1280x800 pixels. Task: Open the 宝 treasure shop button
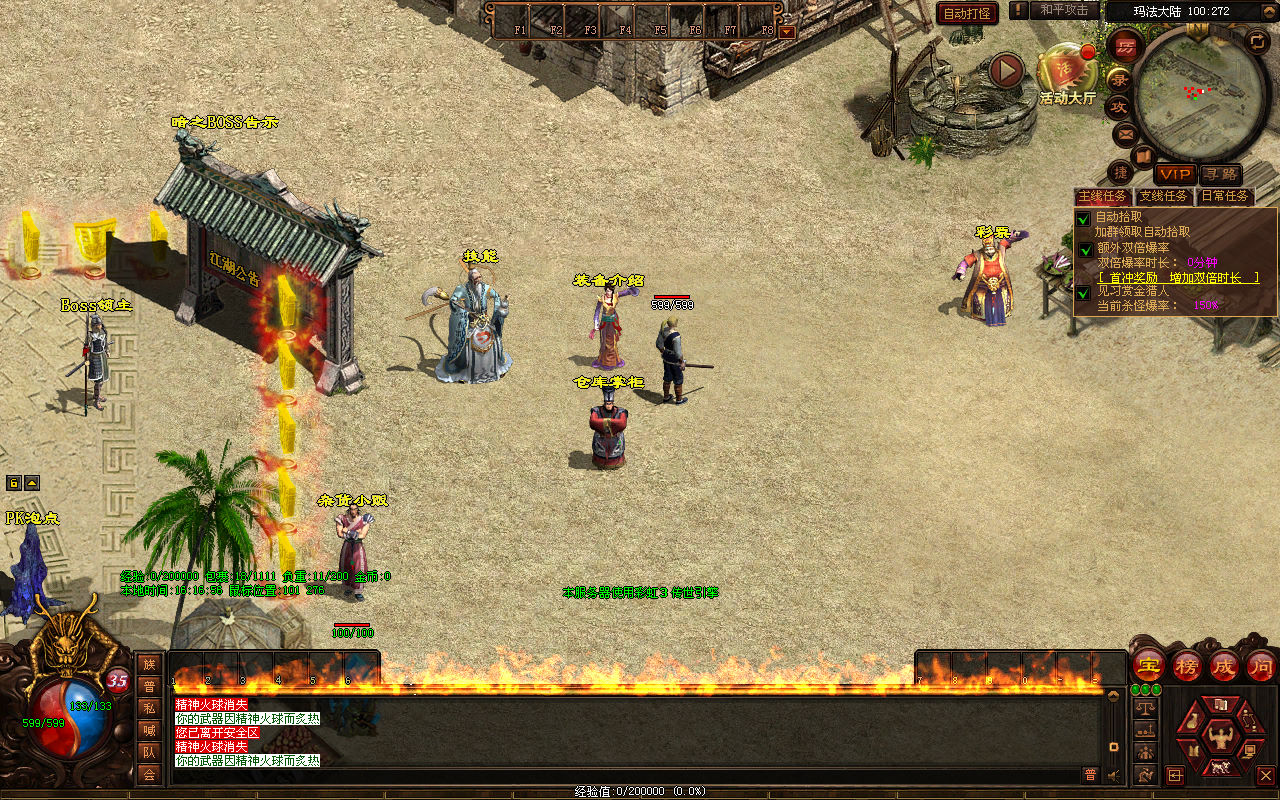(1148, 665)
